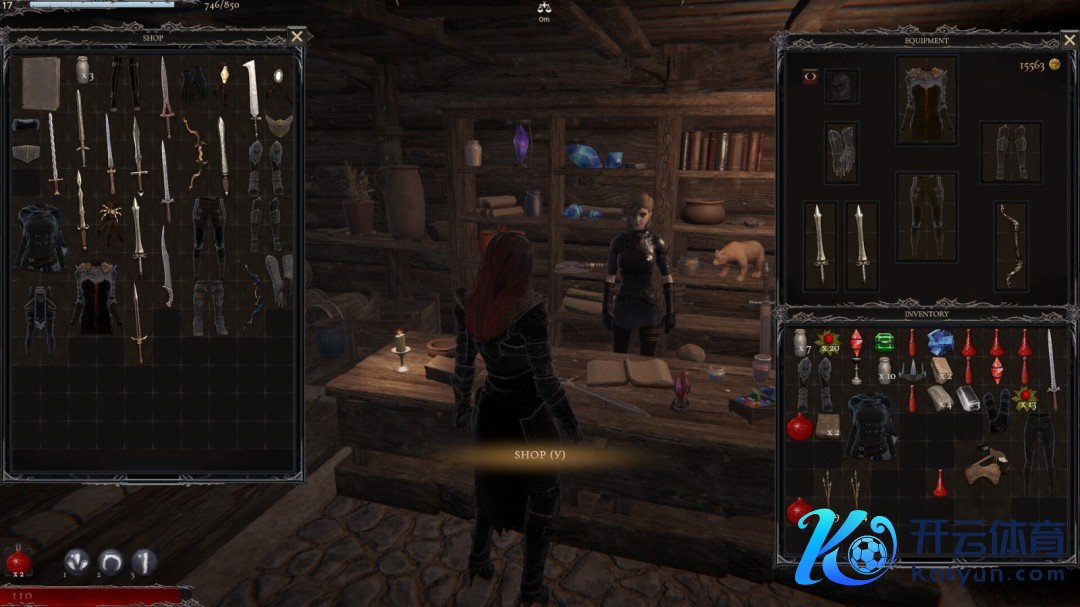This screenshot has height=607, width=1080.
Task: Select the red corset armor in the shop
Action: (x=96, y=297)
